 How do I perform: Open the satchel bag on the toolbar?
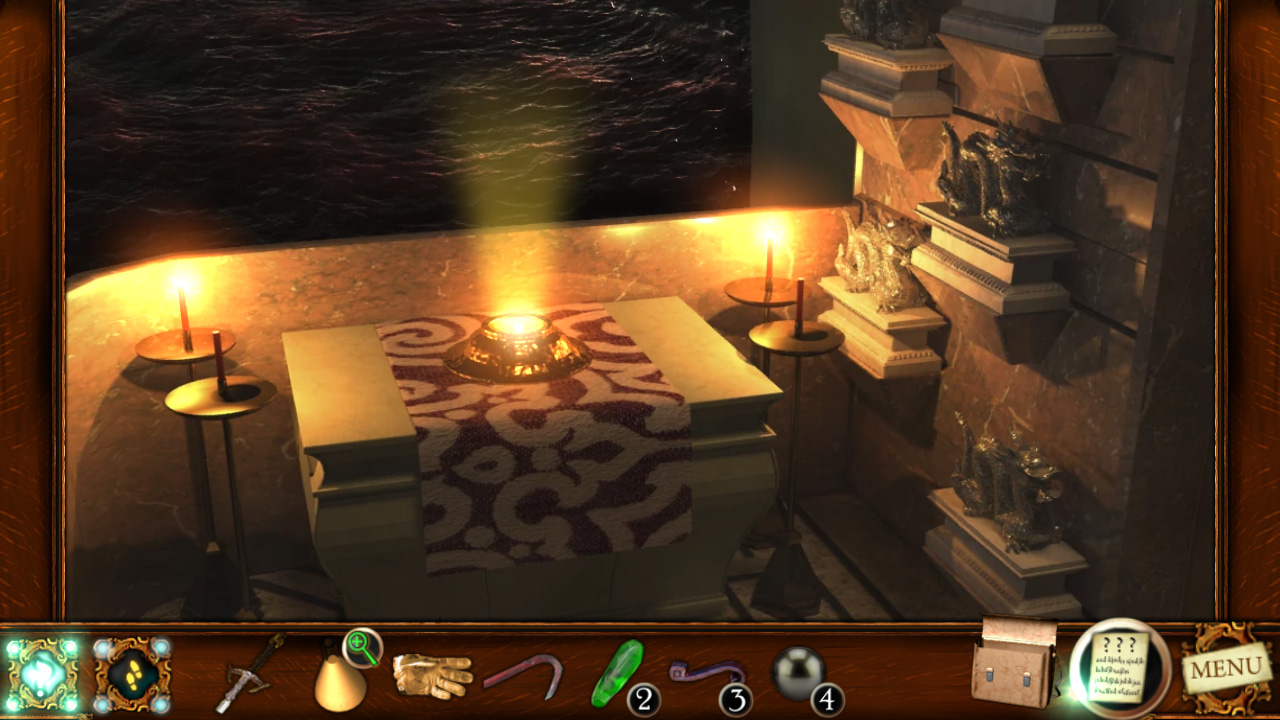pyautogui.click(x=1010, y=672)
